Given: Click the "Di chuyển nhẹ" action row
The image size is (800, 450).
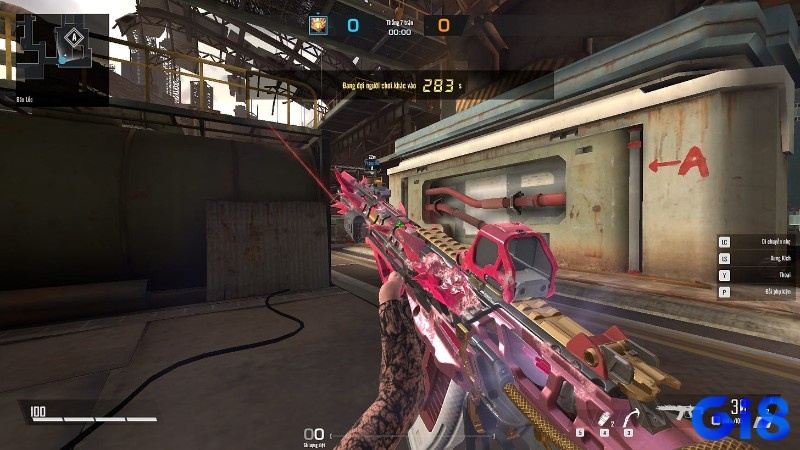Looking at the screenshot, I should [758, 241].
